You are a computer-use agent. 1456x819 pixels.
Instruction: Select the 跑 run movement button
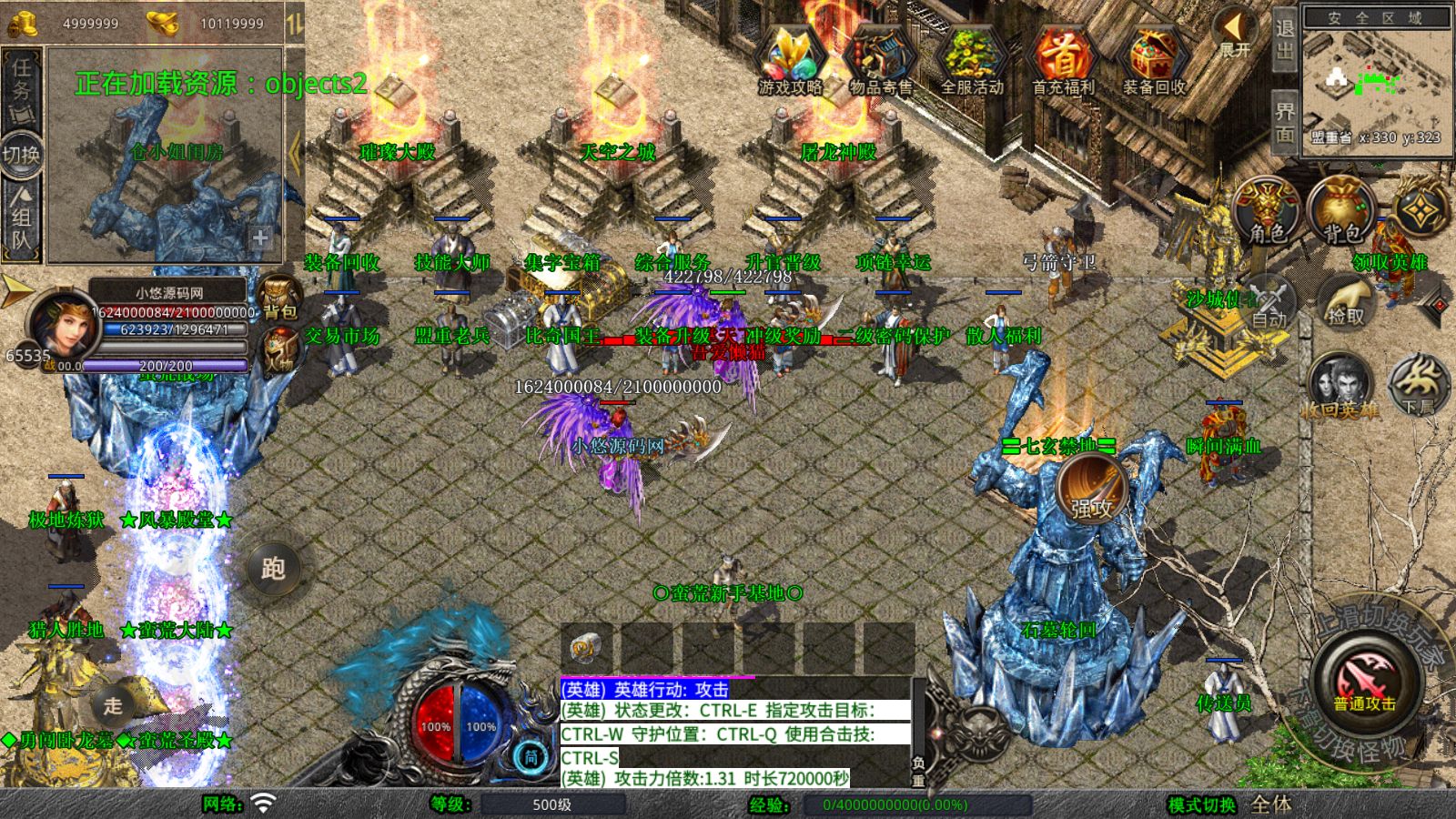[273, 569]
